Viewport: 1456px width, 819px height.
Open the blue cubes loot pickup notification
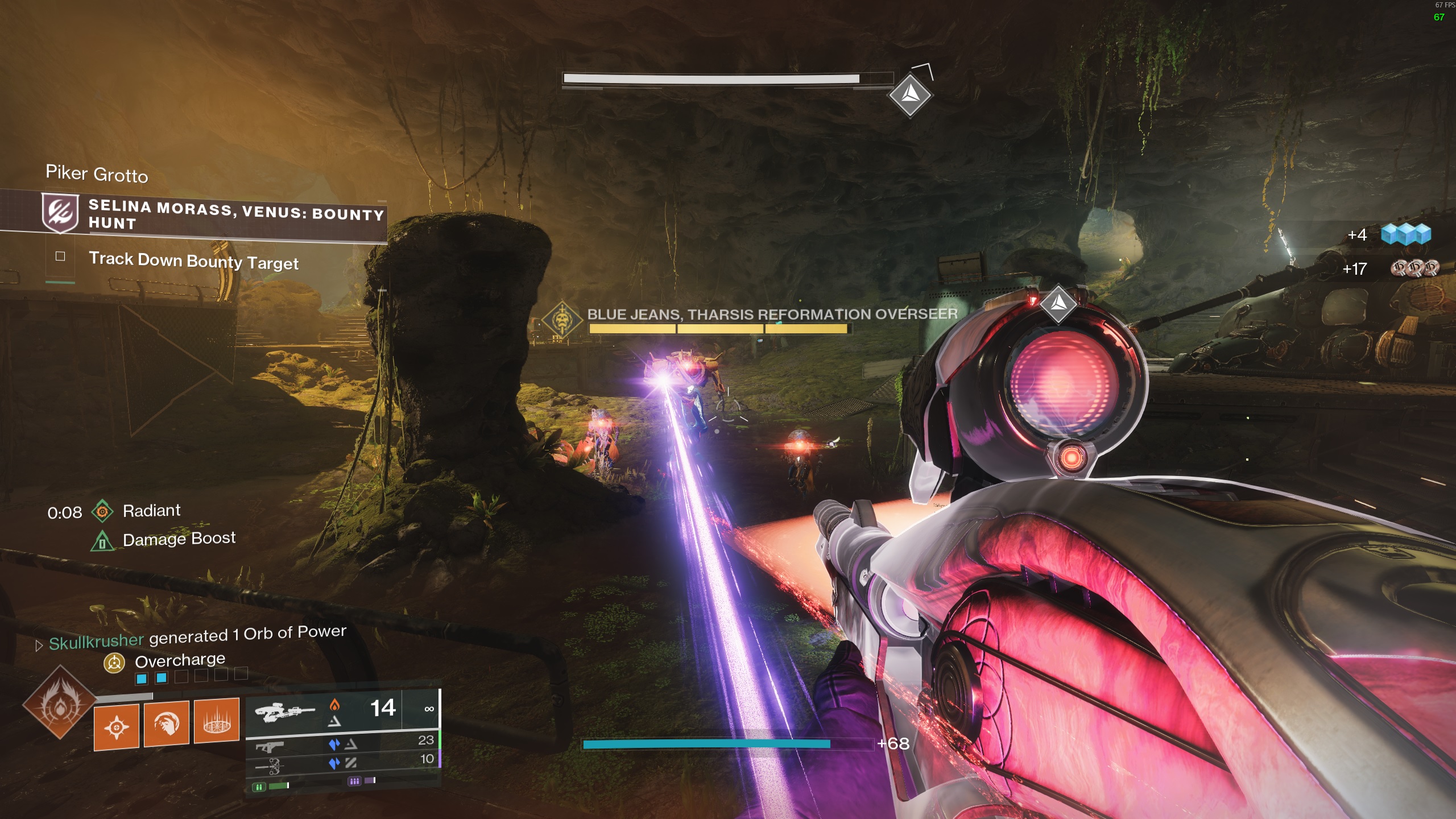tap(1405, 234)
